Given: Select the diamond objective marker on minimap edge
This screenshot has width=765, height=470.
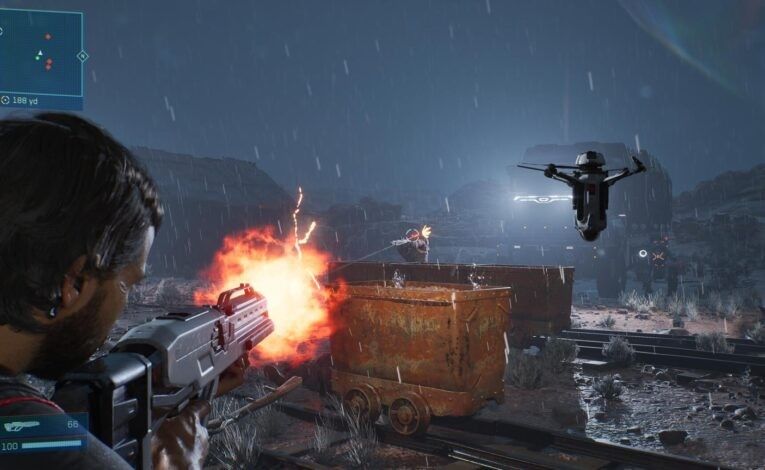Looking at the screenshot, I should (x=83, y=56).
